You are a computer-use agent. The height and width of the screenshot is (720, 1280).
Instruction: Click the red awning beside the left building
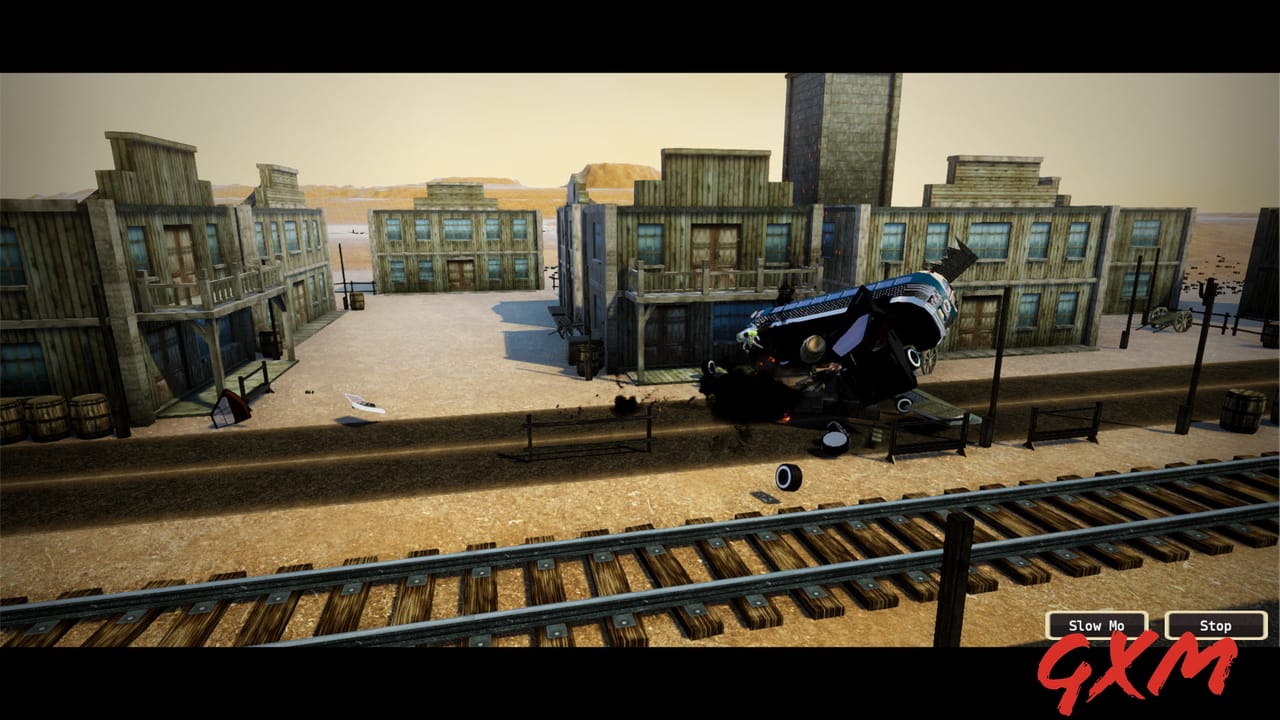tap(228, 408)
